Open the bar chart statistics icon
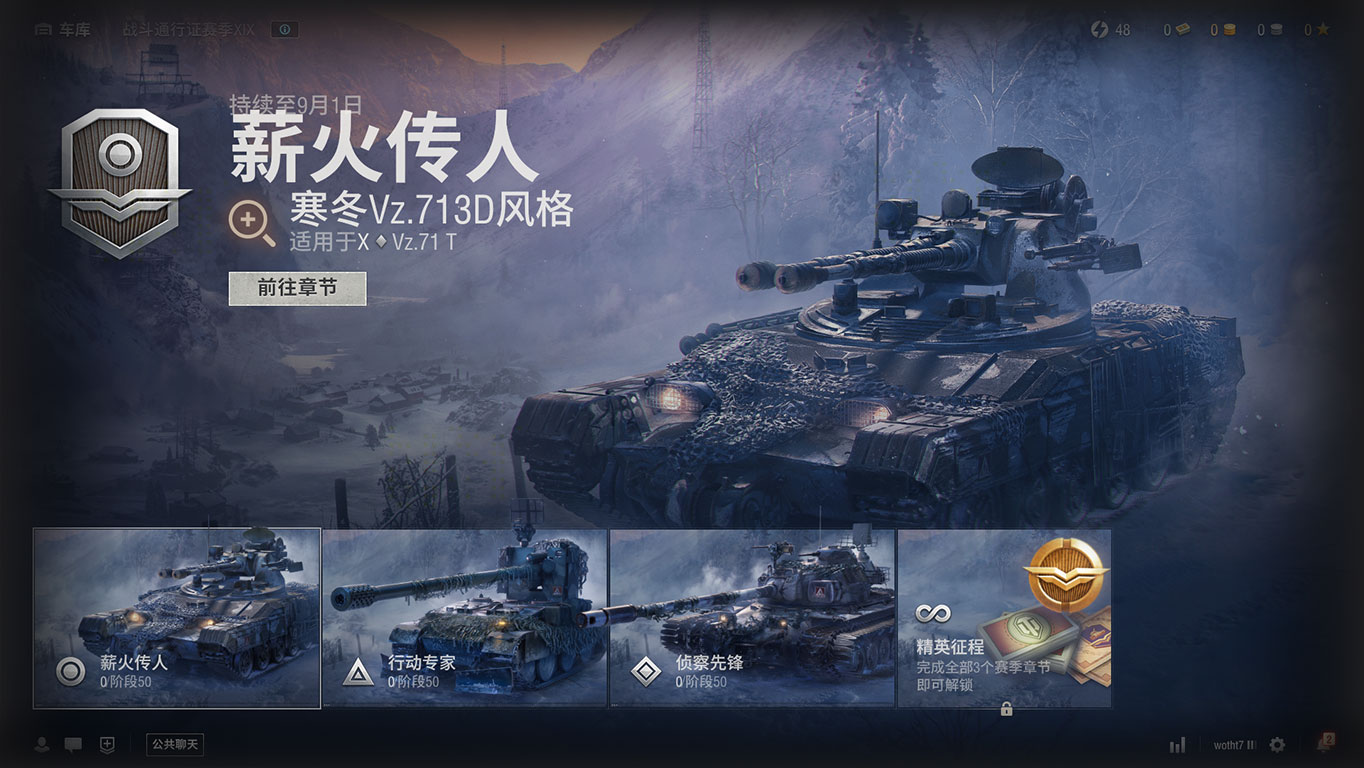Screen dimensions: 1364x768 1177,744
